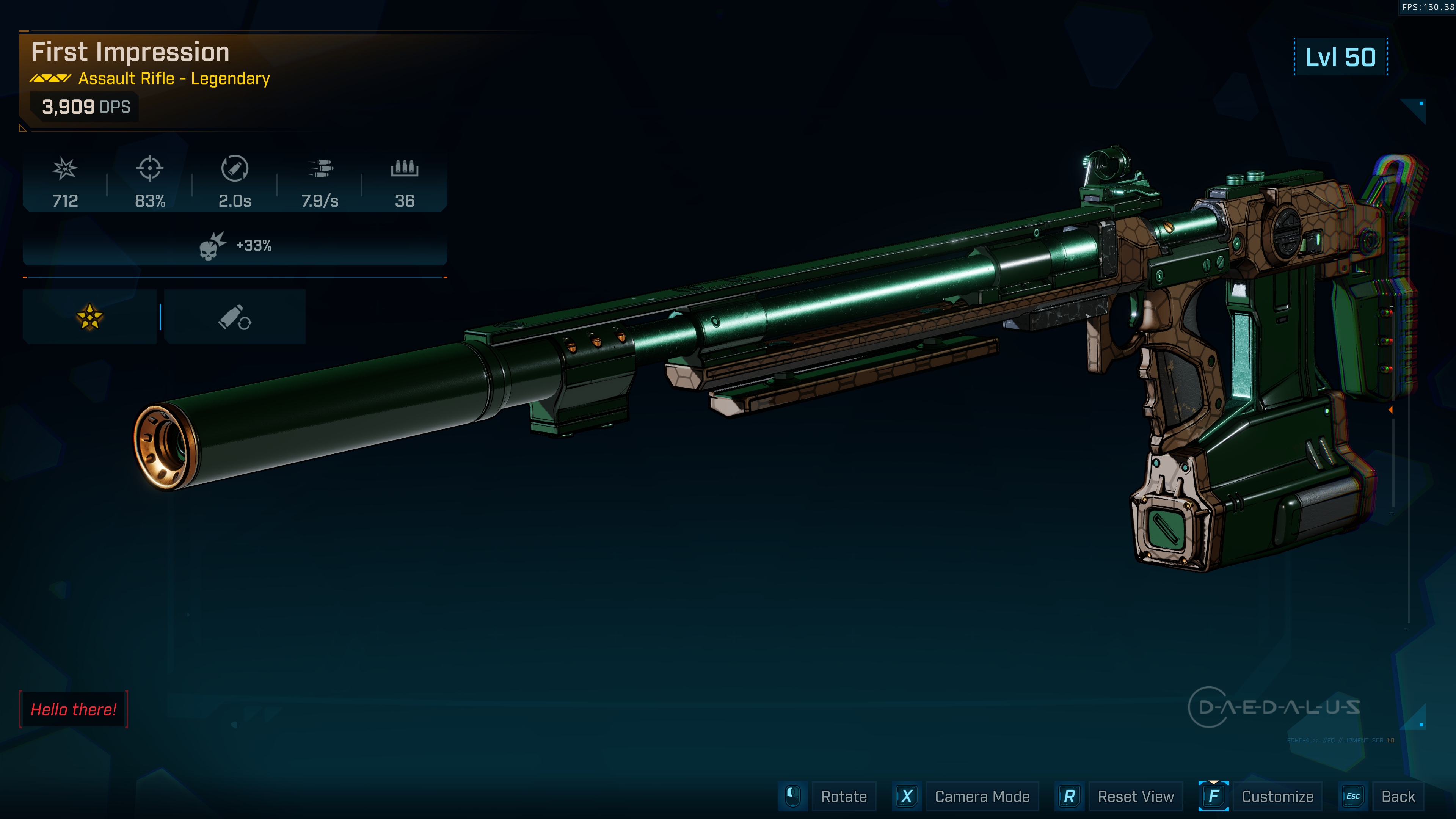
Task: Switch Camera Mode
Action: pyautogui.click(x=981, y=796)
